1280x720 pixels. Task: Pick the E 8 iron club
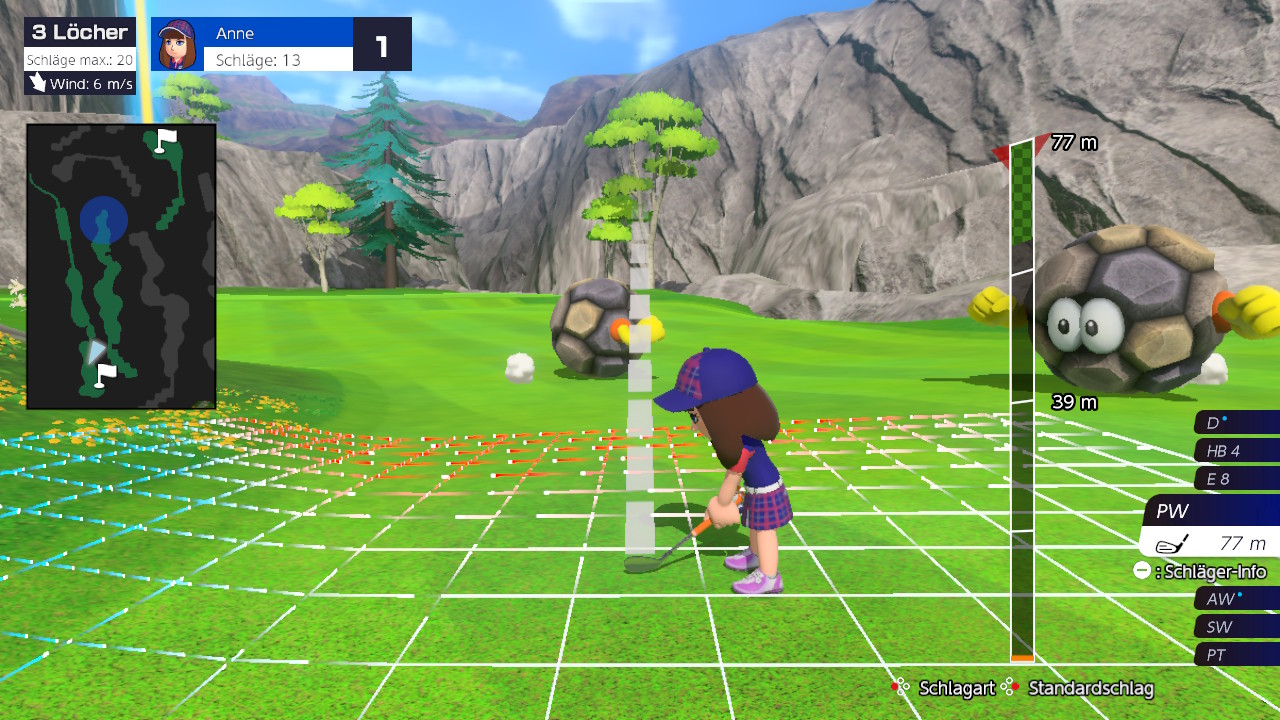[x=1236, y=479]
